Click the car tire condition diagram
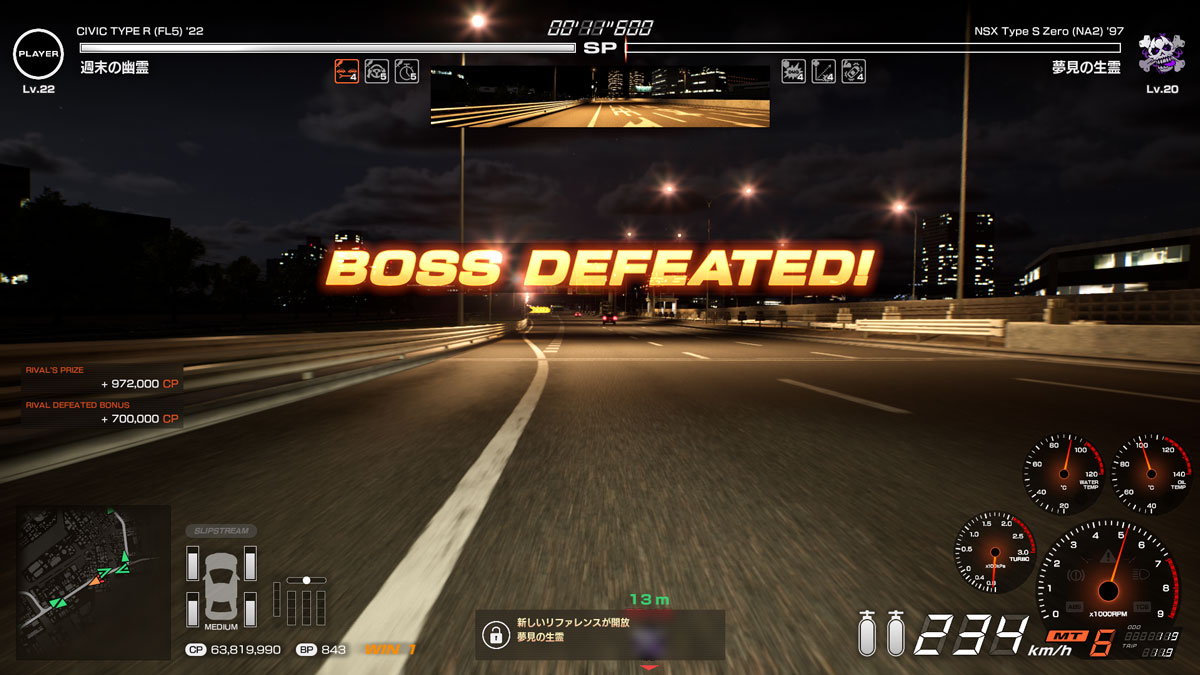 point(221,584)
